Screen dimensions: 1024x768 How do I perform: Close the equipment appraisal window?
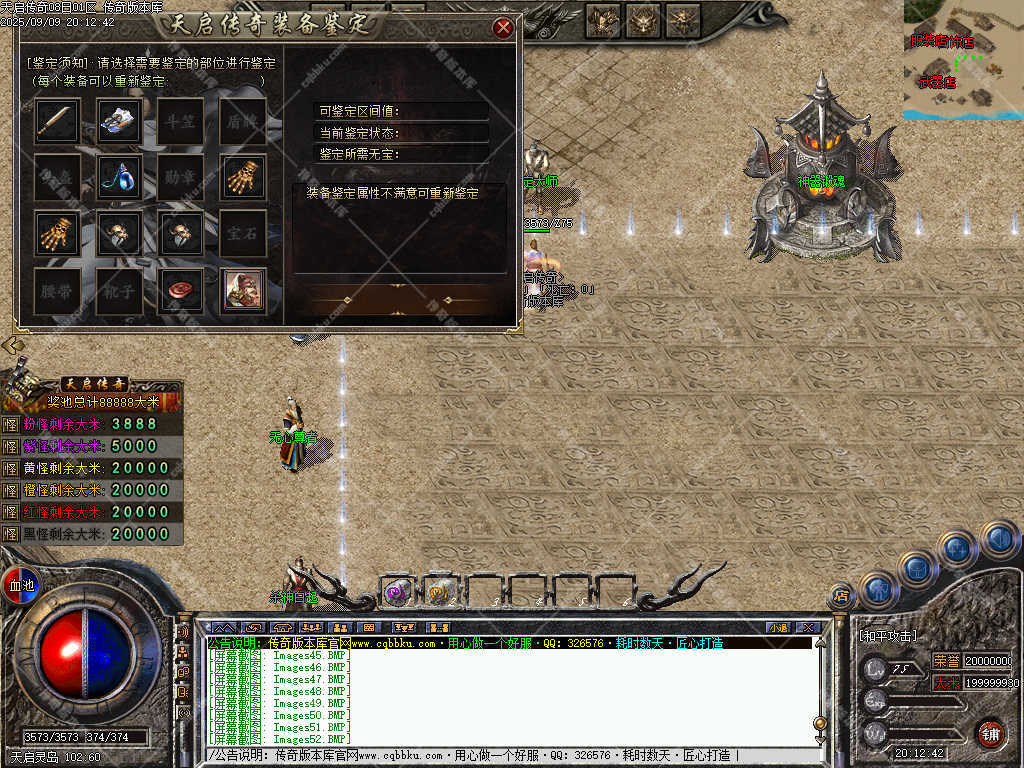pos(503,28)
